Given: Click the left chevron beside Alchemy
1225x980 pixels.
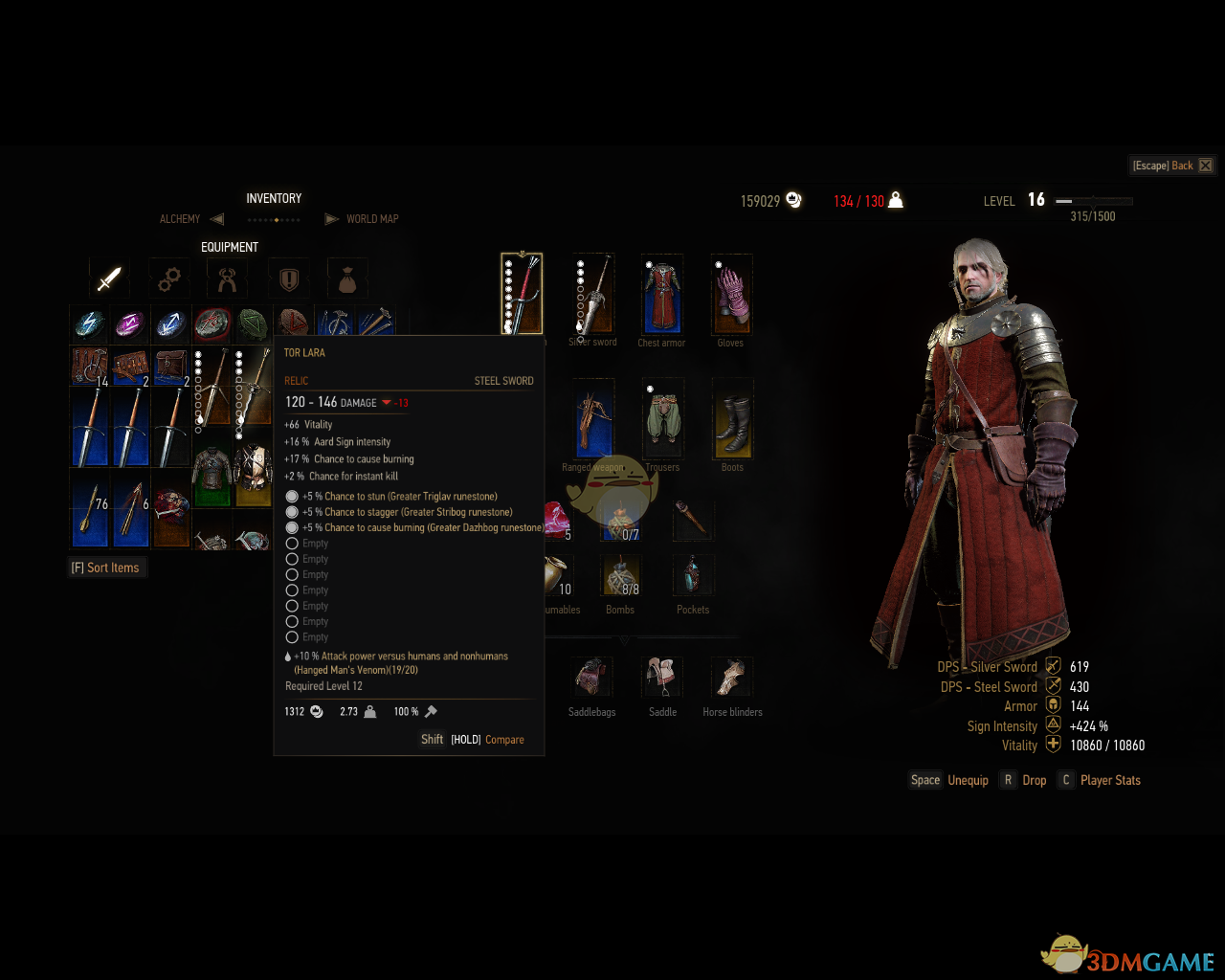Looking at the screenshot, I should coord(216,218).
